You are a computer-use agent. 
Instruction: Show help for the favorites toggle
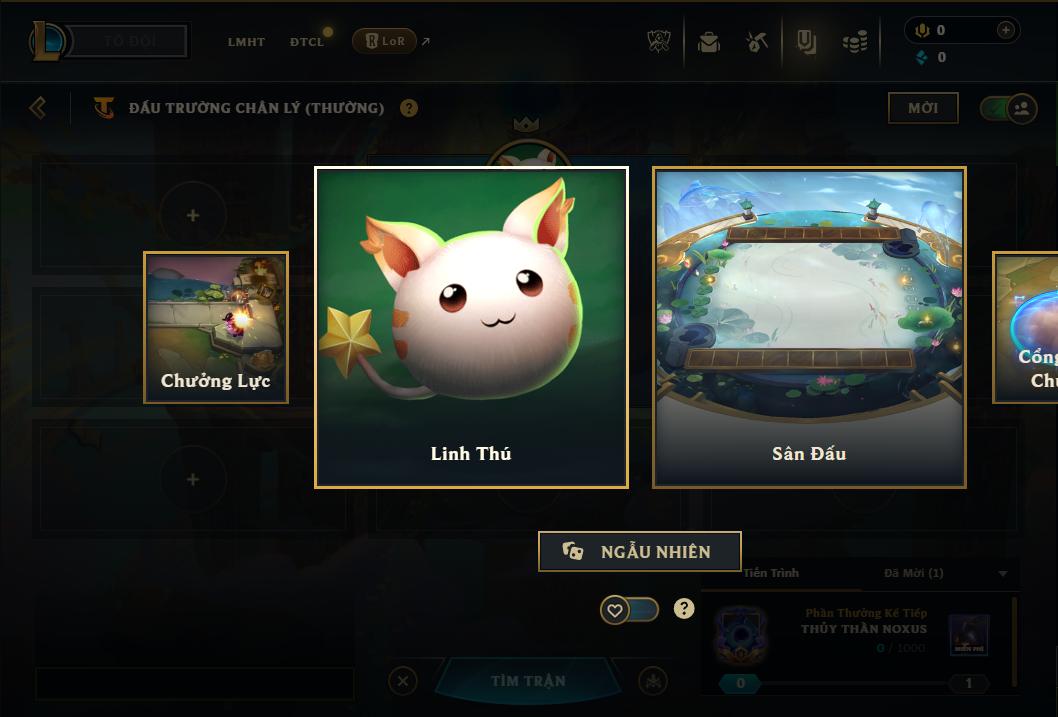(x=684, y=608)
